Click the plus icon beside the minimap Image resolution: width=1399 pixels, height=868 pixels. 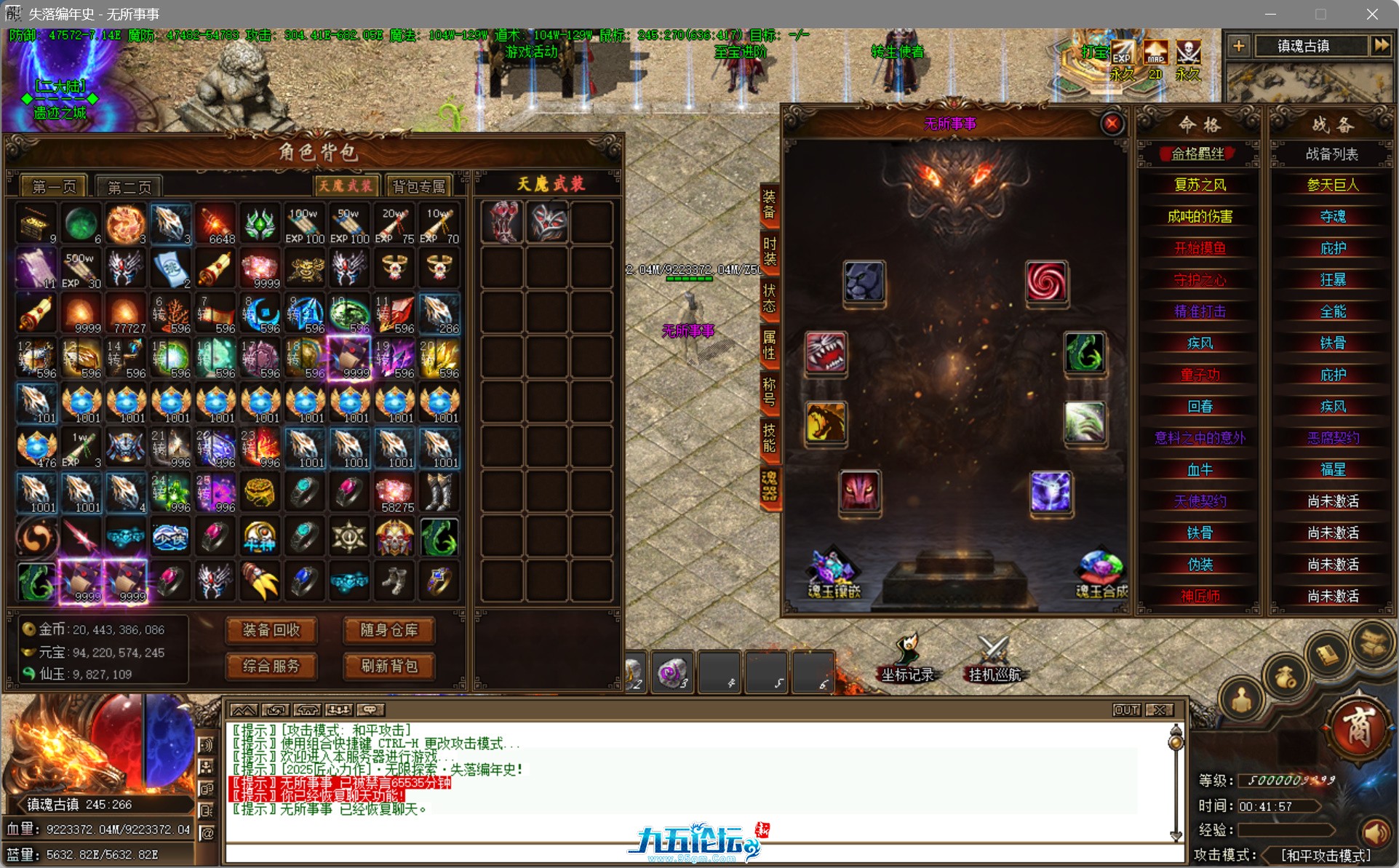1239,46
